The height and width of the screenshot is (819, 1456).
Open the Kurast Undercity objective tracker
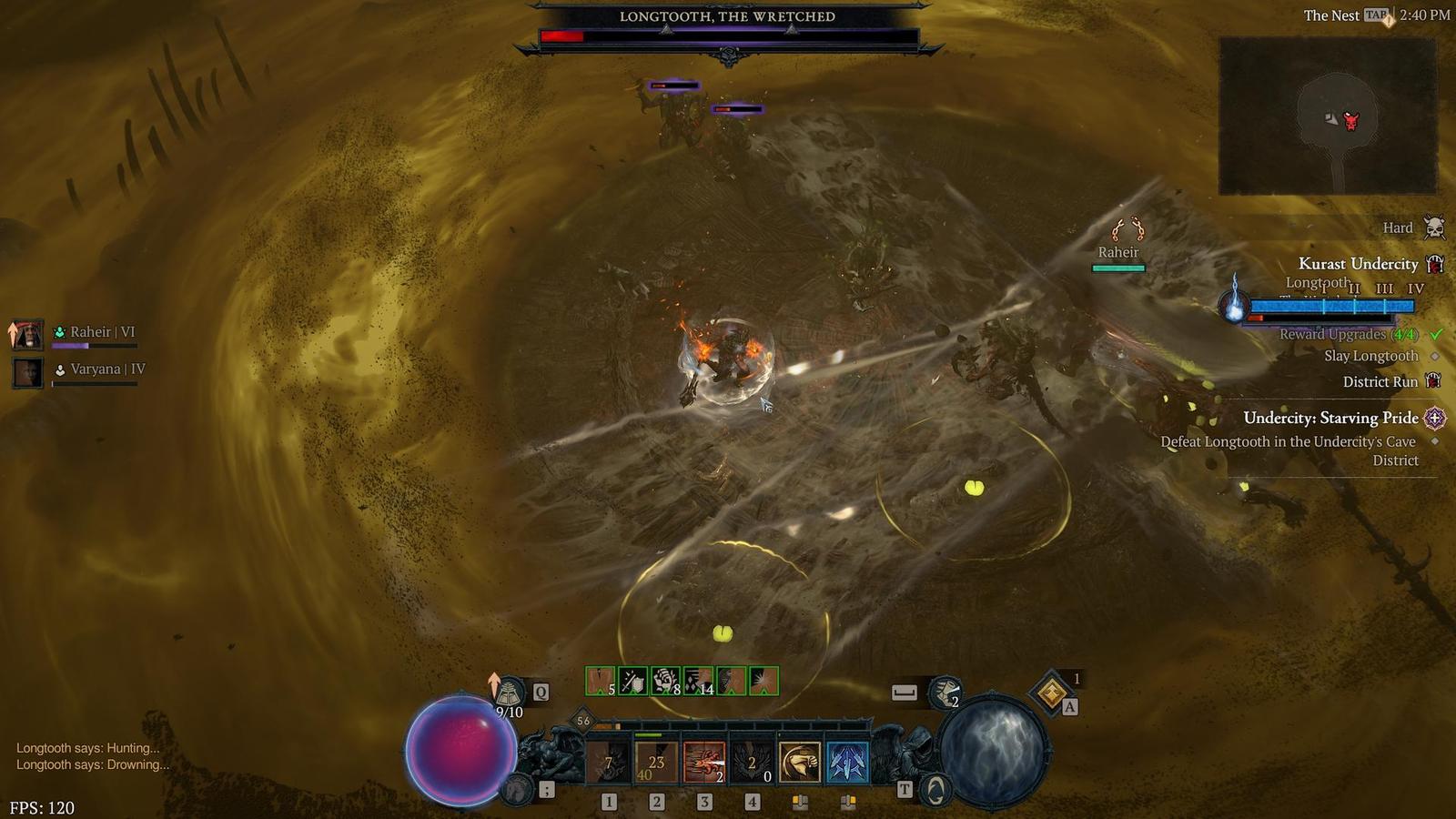[1358, 264]
